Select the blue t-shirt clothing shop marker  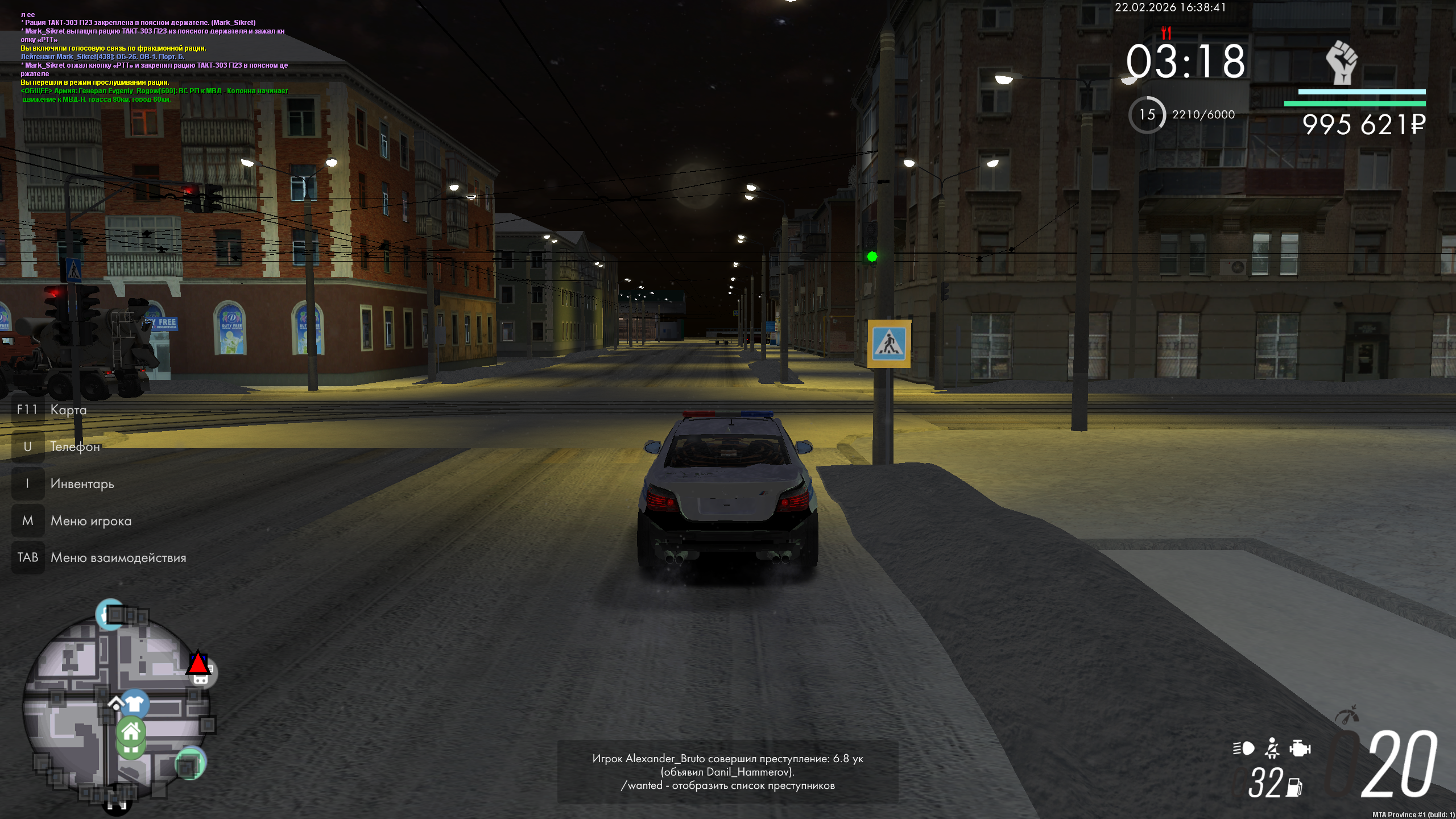[x=134, y=704]
